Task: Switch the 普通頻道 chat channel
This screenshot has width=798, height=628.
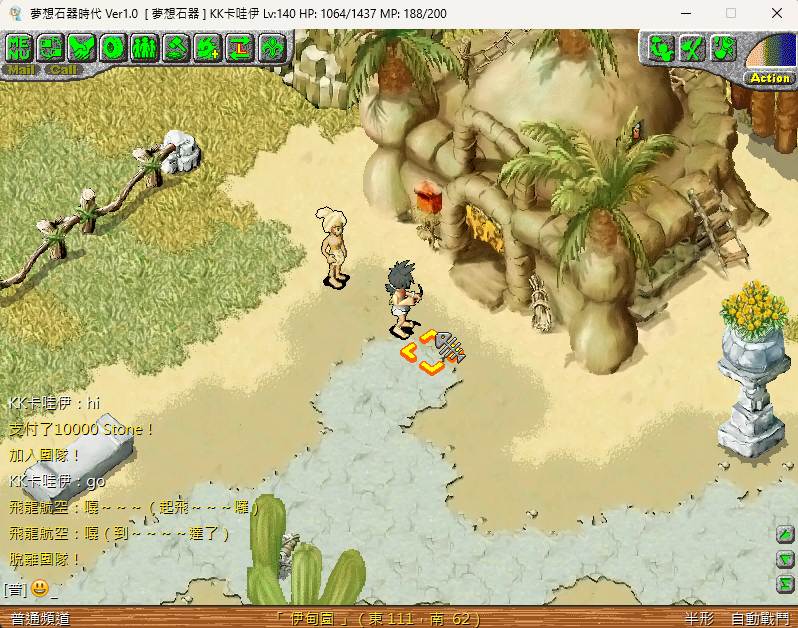Action: pos(40,619)
